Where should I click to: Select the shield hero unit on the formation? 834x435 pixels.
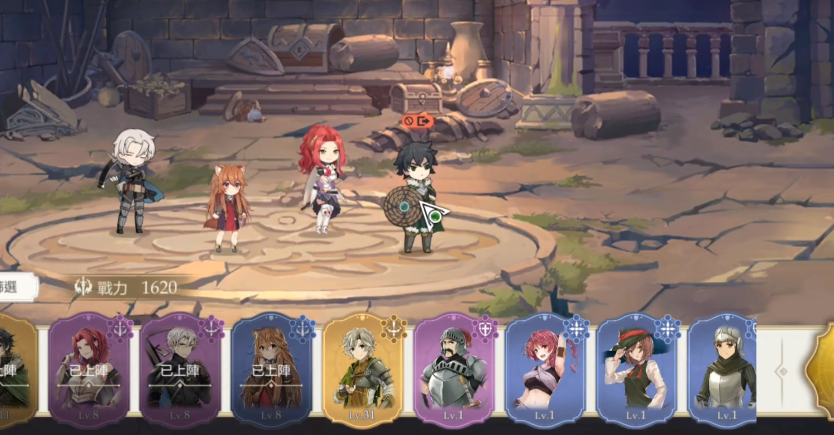[412, 200]
